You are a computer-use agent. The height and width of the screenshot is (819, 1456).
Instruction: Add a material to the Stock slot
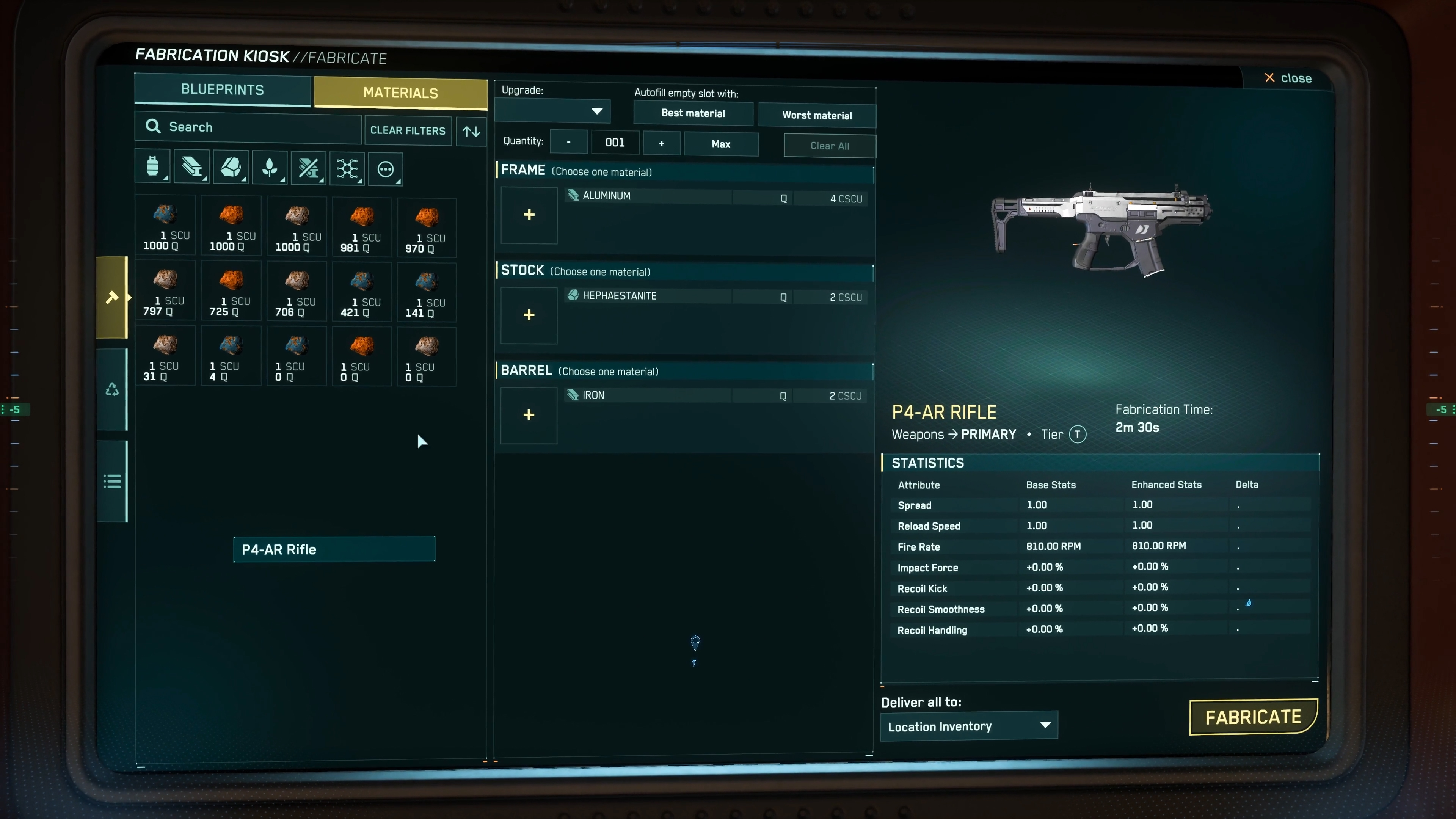click(x=529, y=315)
